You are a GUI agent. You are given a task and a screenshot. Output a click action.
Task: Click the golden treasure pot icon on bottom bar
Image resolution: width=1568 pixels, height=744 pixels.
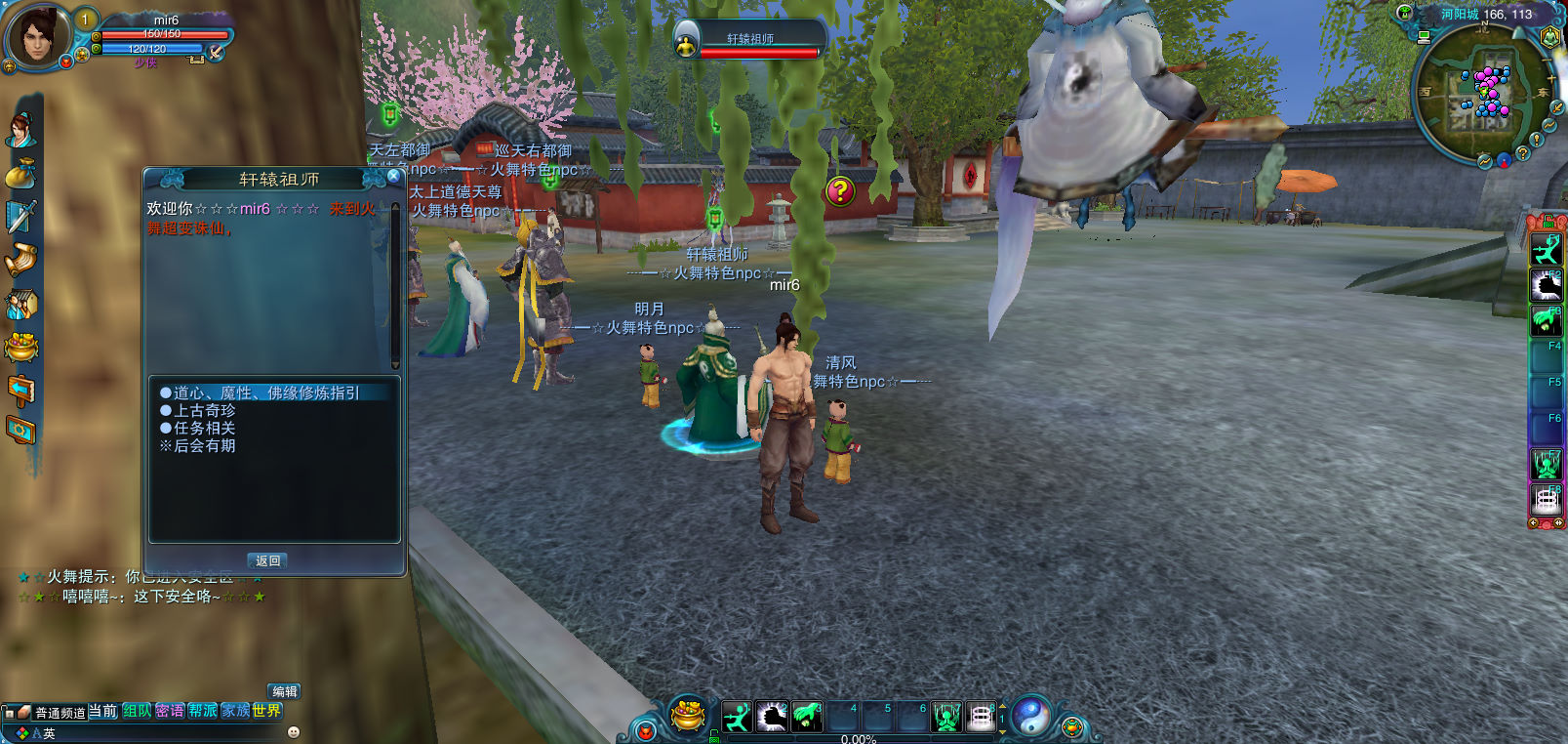tap(689, 718)
